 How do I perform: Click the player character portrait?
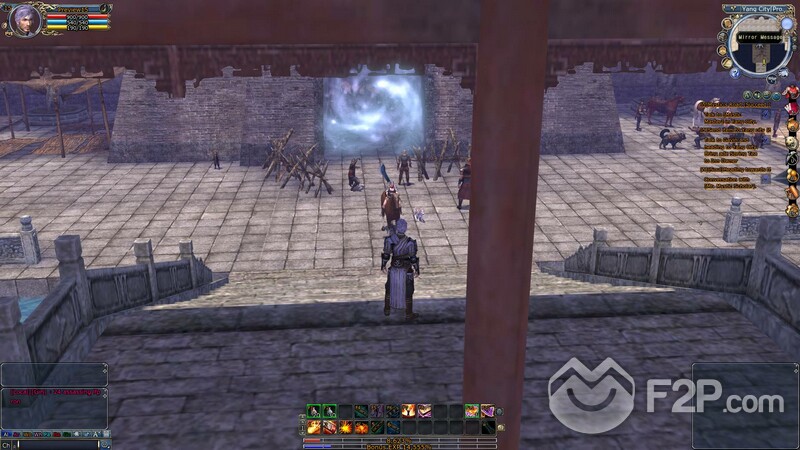[x=25, y=20]
